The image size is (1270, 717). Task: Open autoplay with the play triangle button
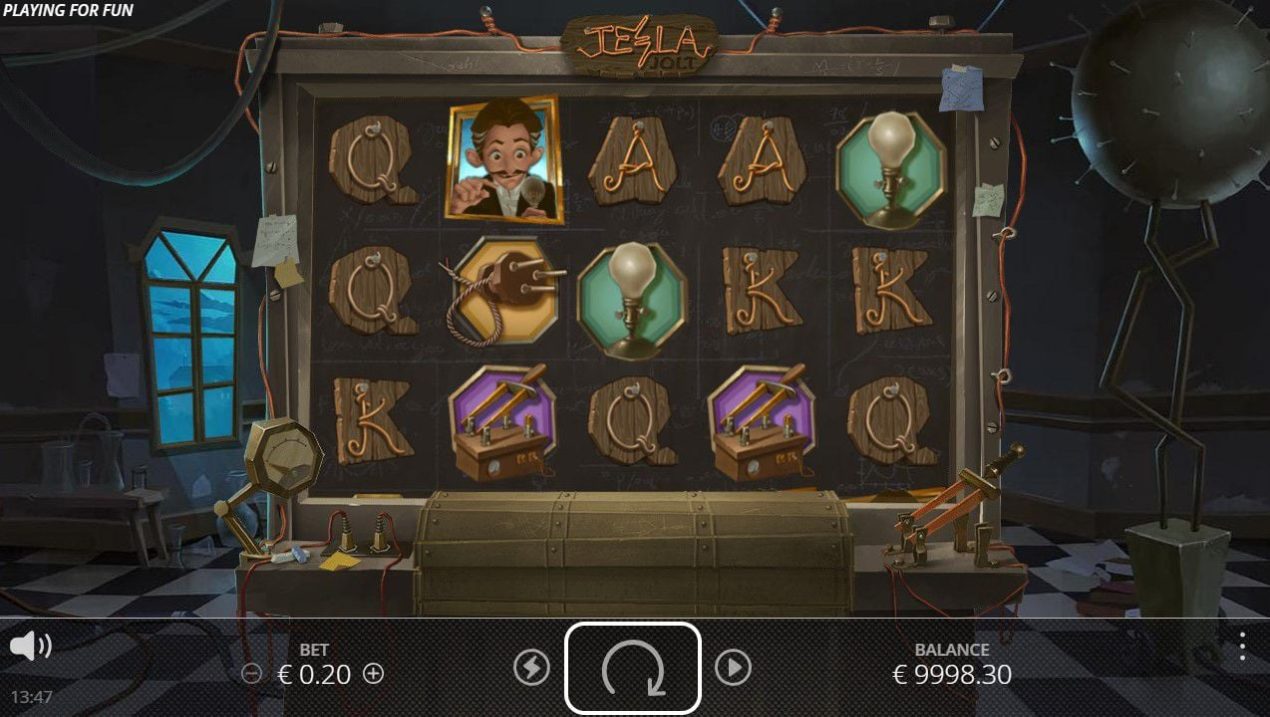(x=733, y=667)
